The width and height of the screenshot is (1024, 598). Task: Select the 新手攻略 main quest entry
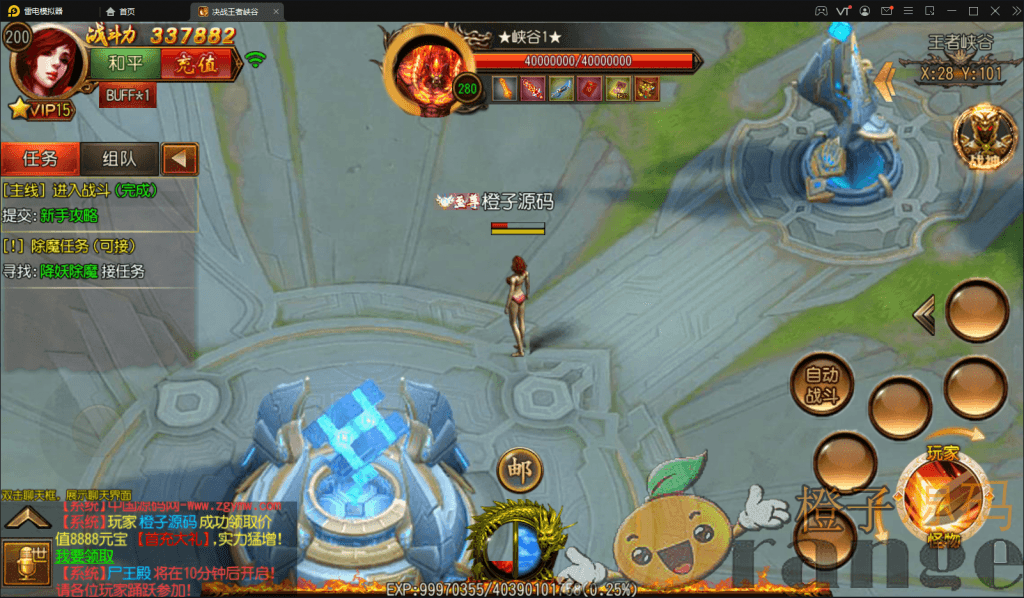[x=69, y=215]
